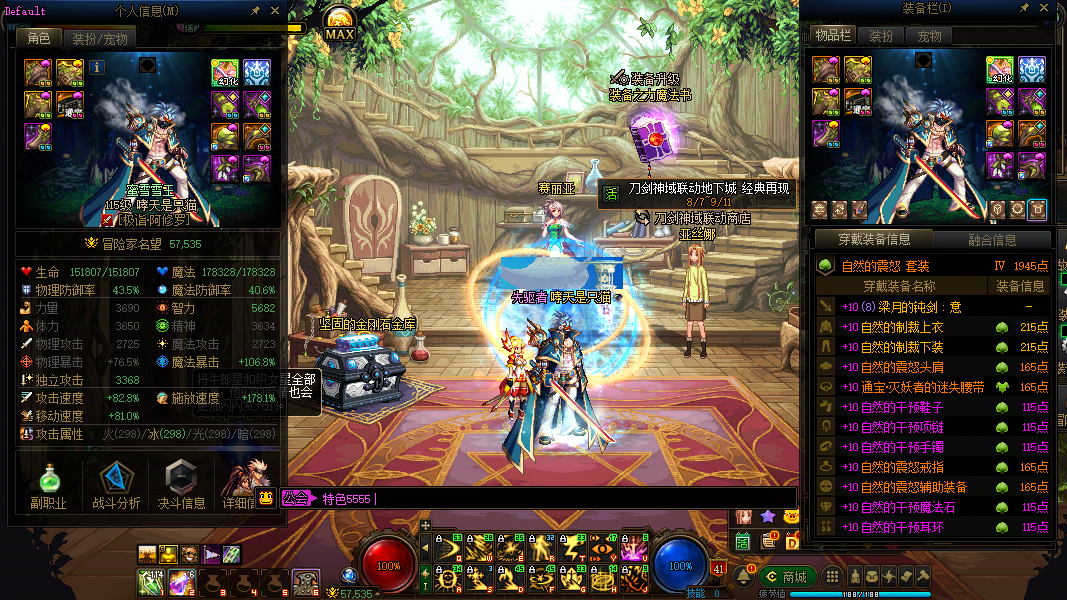Switch to the 装扮 tab in the equipment panel
Image resolution: width=1067 pixels, height=600 pixels.
click(x=881, y=36)
